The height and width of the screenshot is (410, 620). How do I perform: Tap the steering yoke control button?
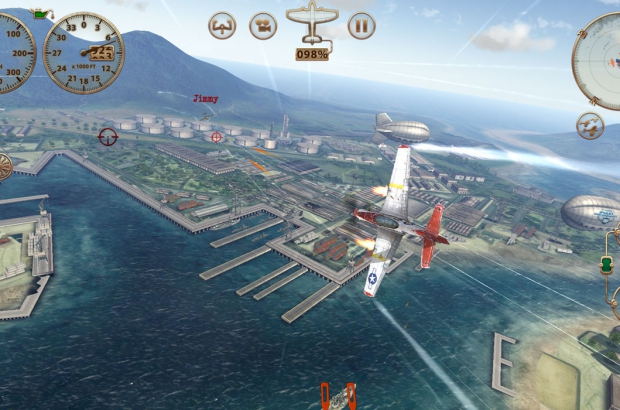[222, 26]
